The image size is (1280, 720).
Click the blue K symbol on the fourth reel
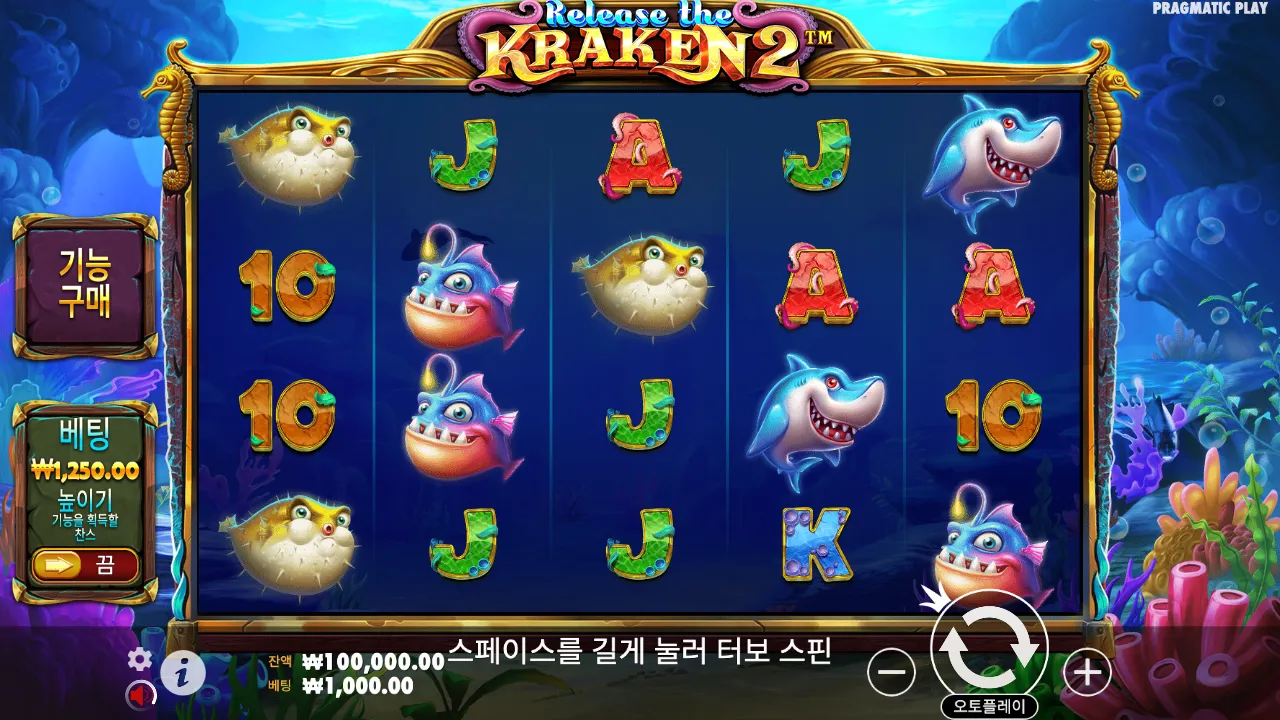815,542
